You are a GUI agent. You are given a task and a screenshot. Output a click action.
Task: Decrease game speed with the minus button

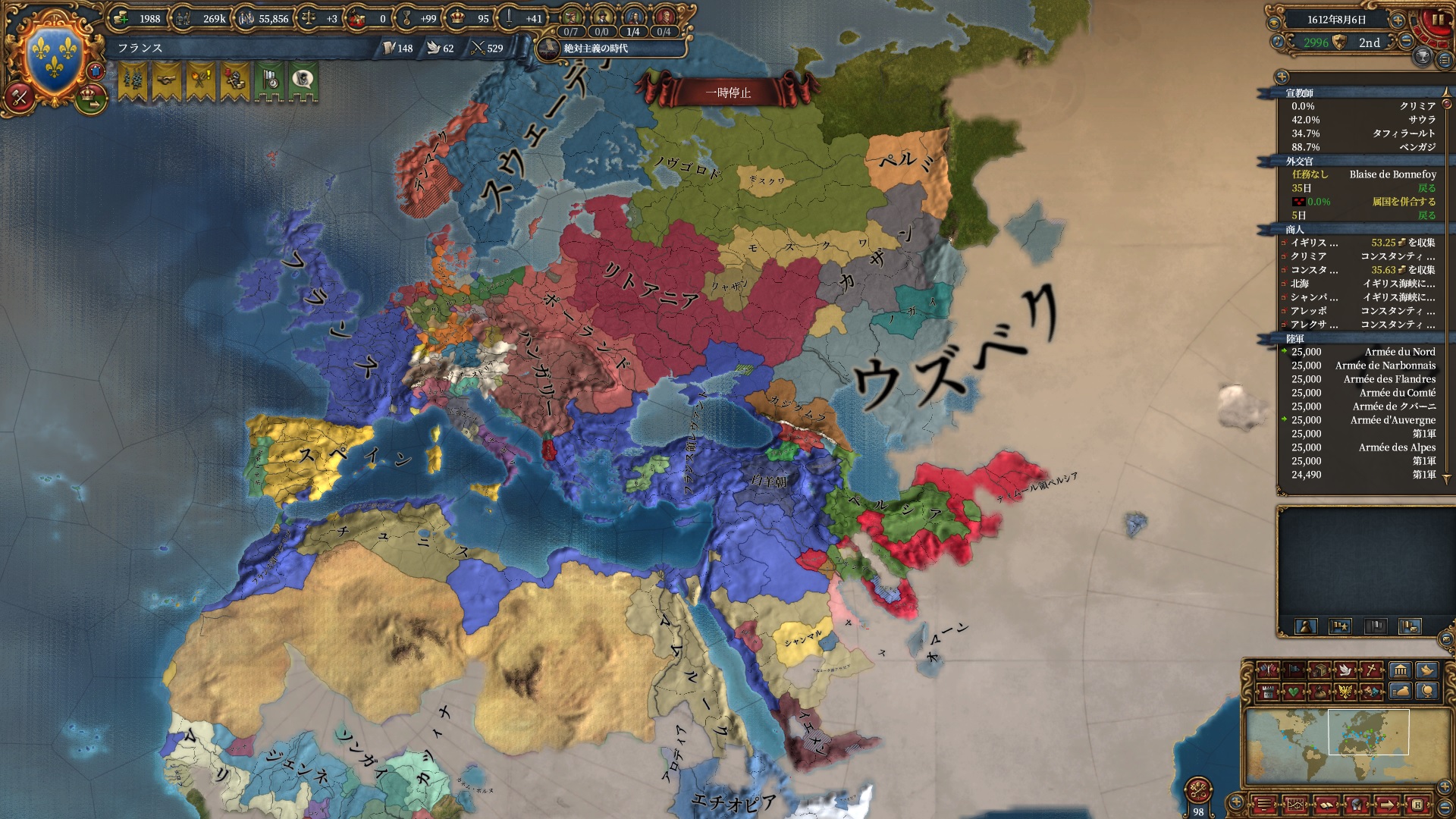(x=1406, y=42)
